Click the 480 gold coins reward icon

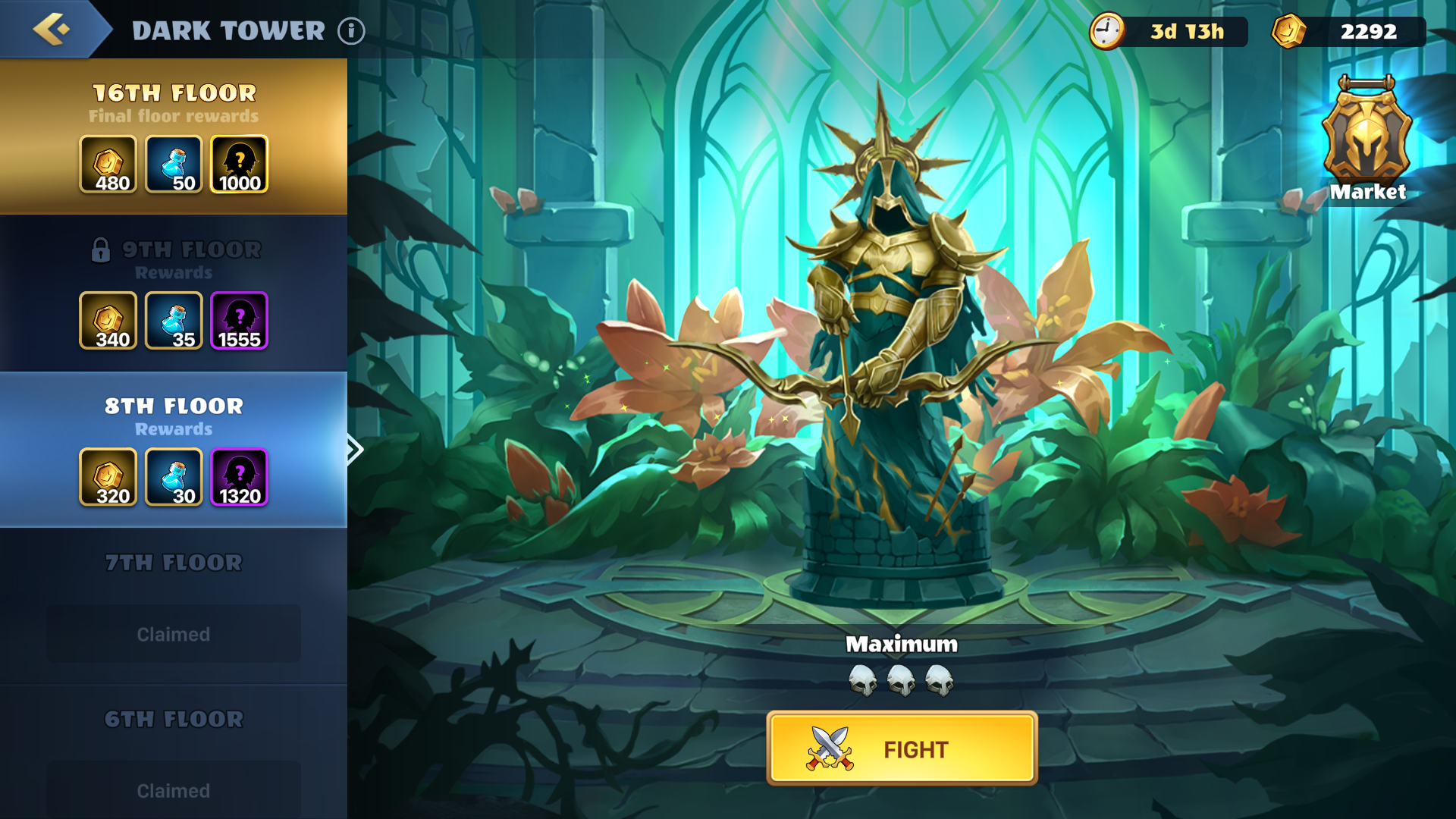tap(108, 165)
